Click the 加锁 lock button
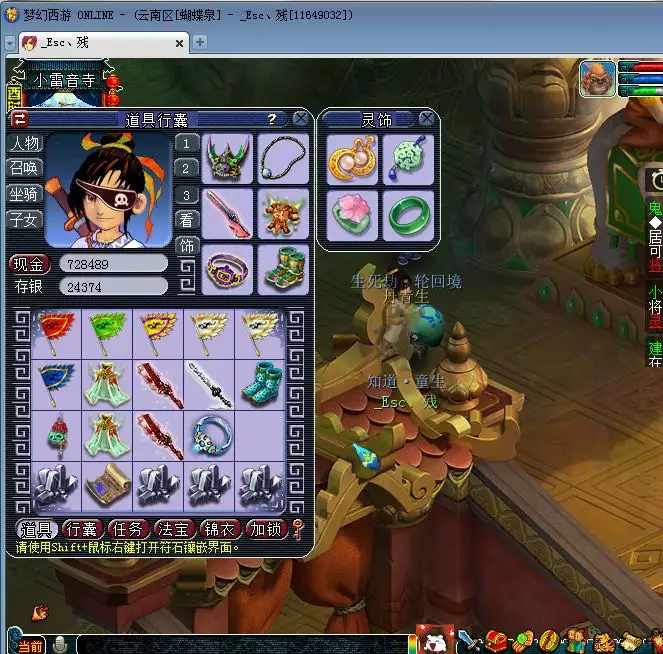663x654 pixels. point(266,529)
